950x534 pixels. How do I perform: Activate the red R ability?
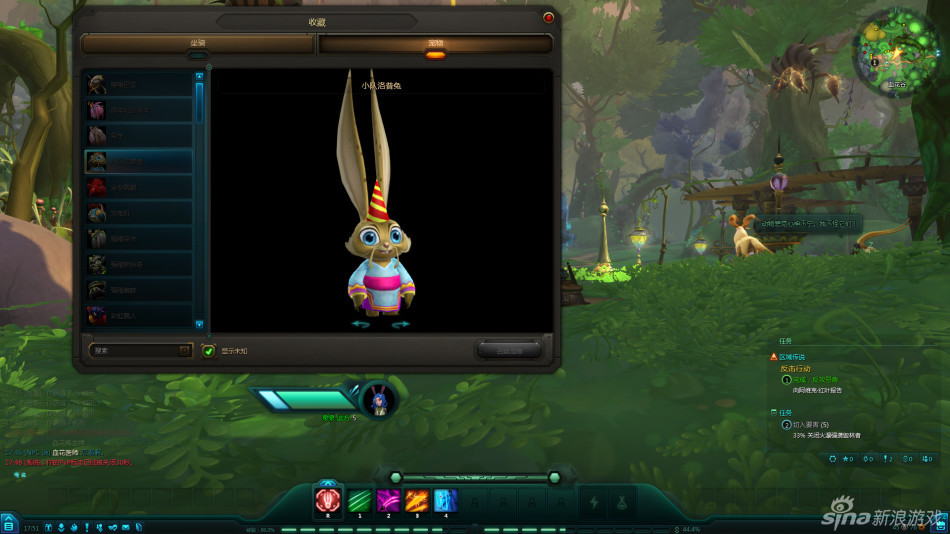328,499
